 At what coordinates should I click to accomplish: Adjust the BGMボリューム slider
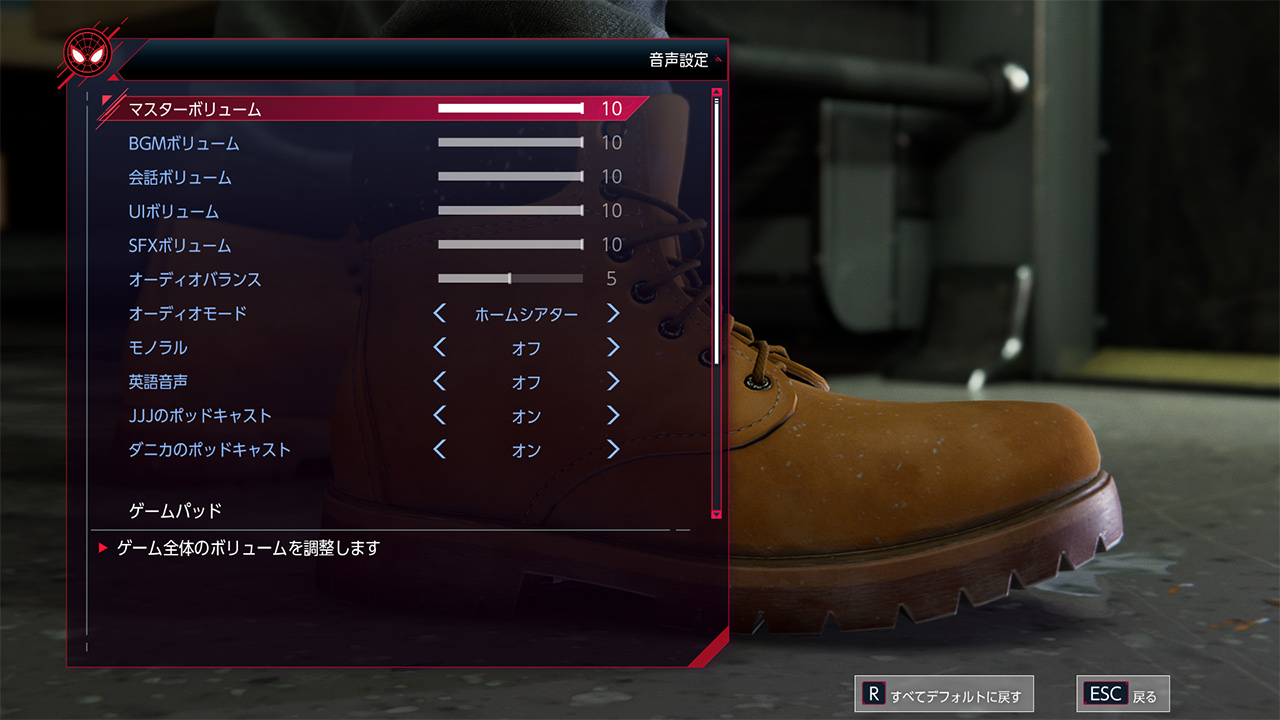(510, 143)
